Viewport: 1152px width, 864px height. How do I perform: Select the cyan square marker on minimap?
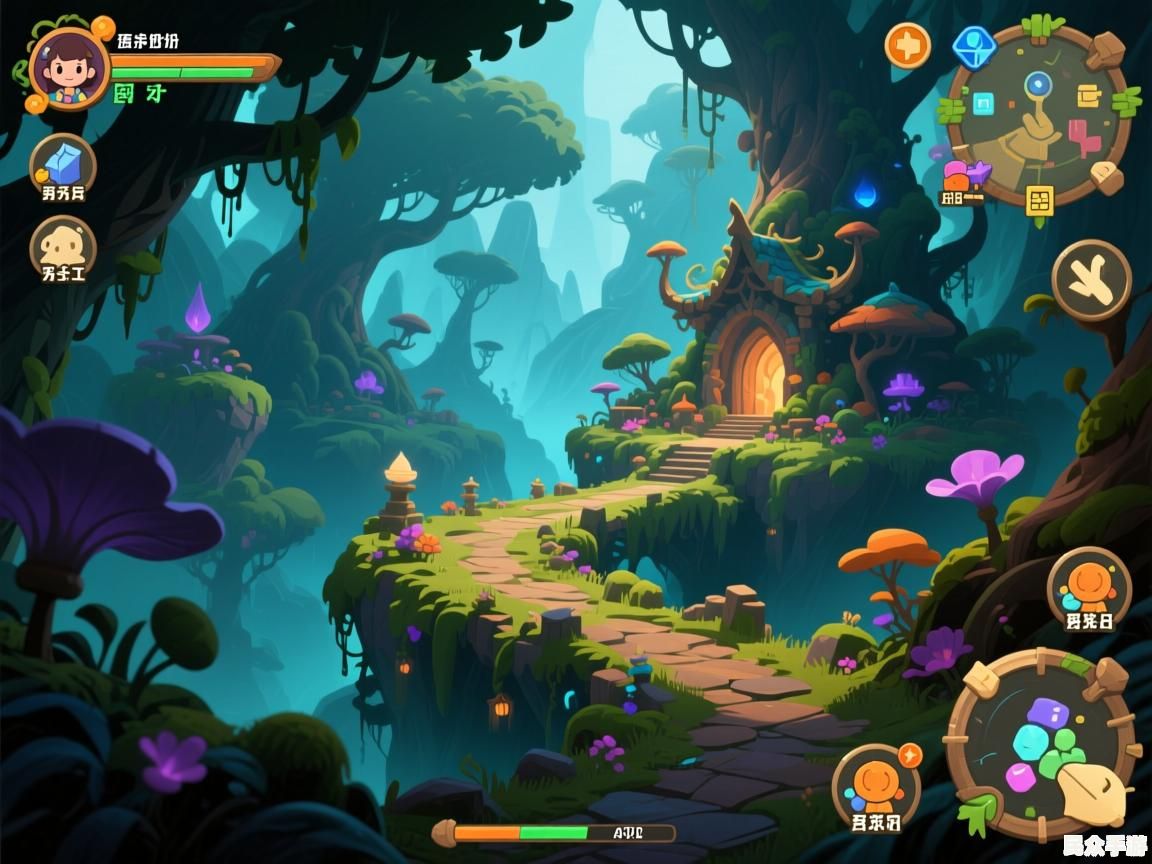[x=983, y=103]
